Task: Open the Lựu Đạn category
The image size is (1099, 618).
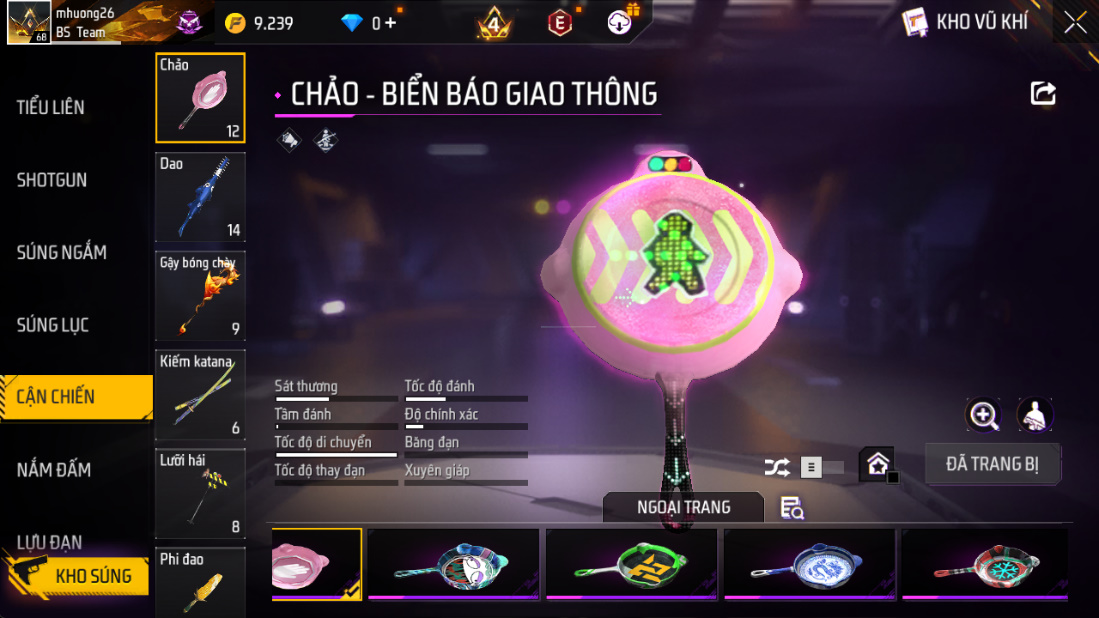Action: click(x=50, y=541)
